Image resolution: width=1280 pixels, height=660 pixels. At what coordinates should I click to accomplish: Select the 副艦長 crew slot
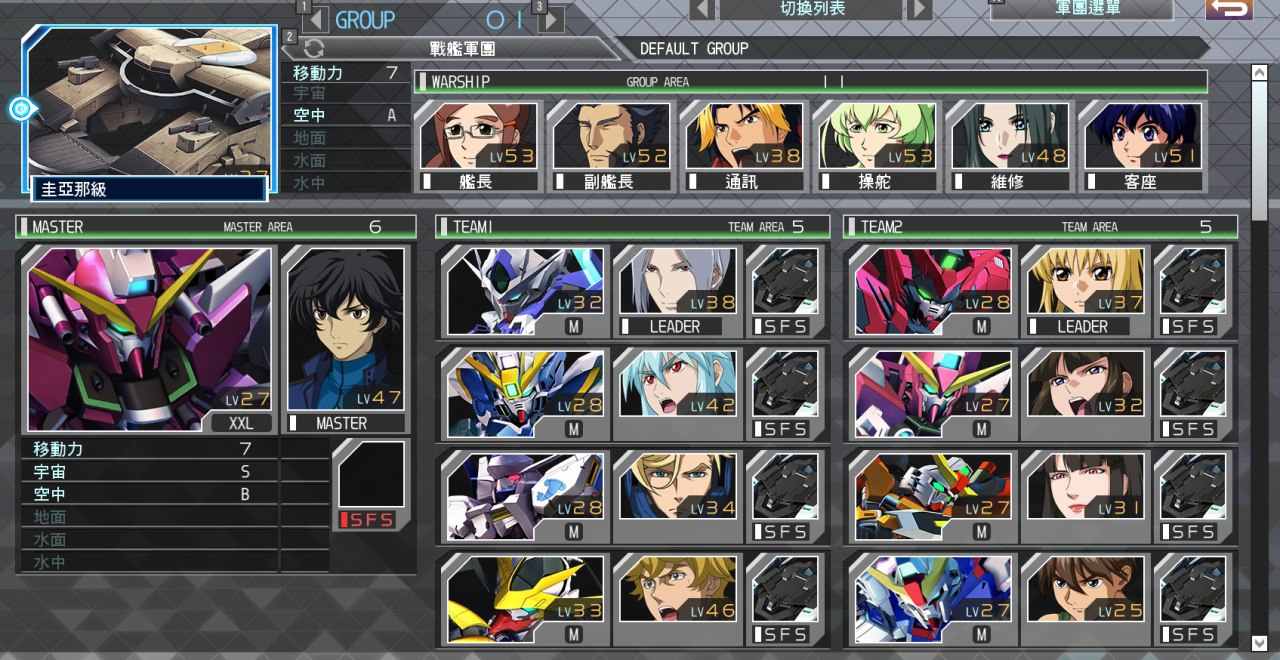609,146
